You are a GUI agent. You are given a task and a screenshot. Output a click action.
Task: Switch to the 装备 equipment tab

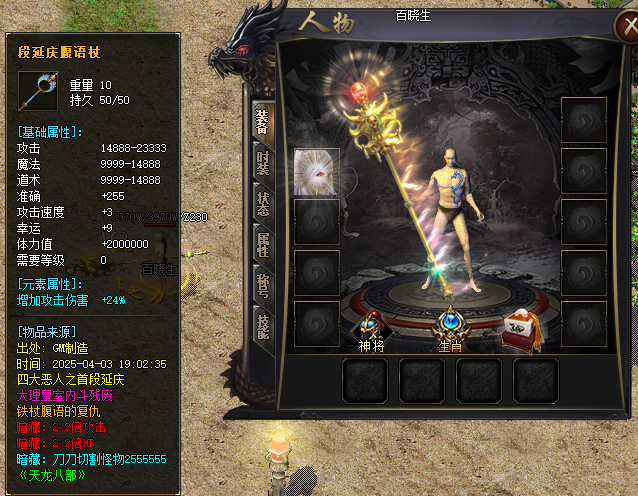coord(263,123)
